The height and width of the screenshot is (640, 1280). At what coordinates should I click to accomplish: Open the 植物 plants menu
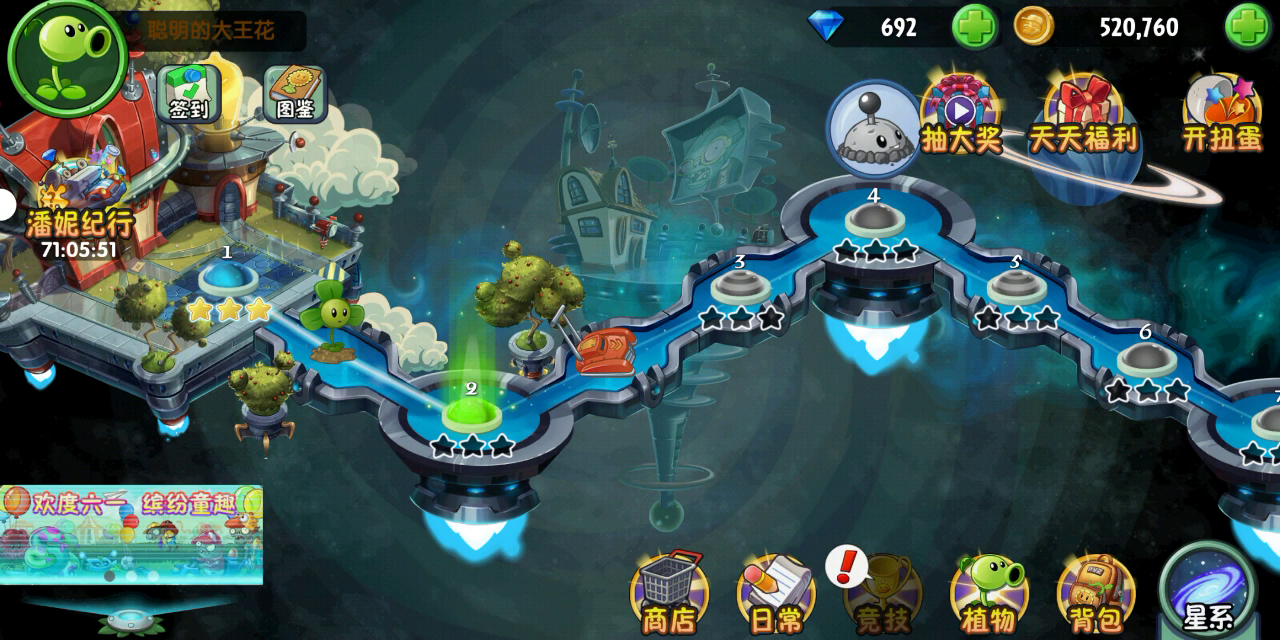[x=988, y=595]
